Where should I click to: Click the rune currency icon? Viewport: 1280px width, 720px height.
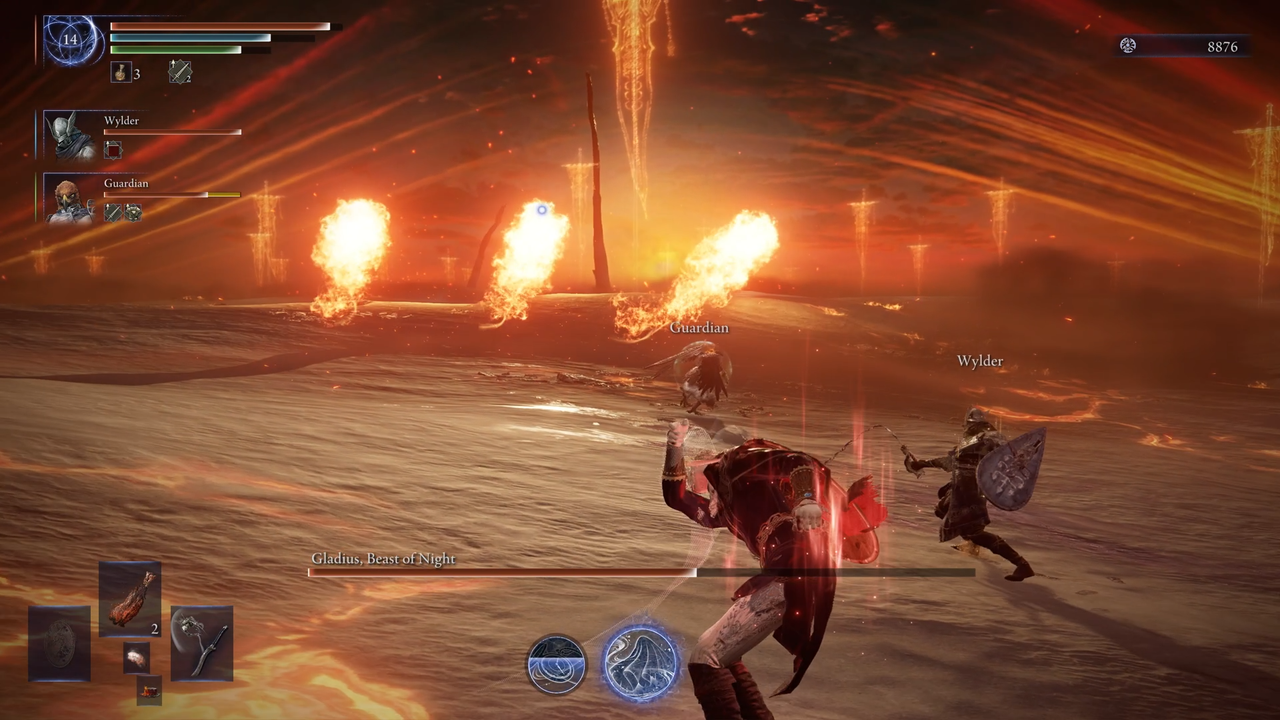(1128, 46)
